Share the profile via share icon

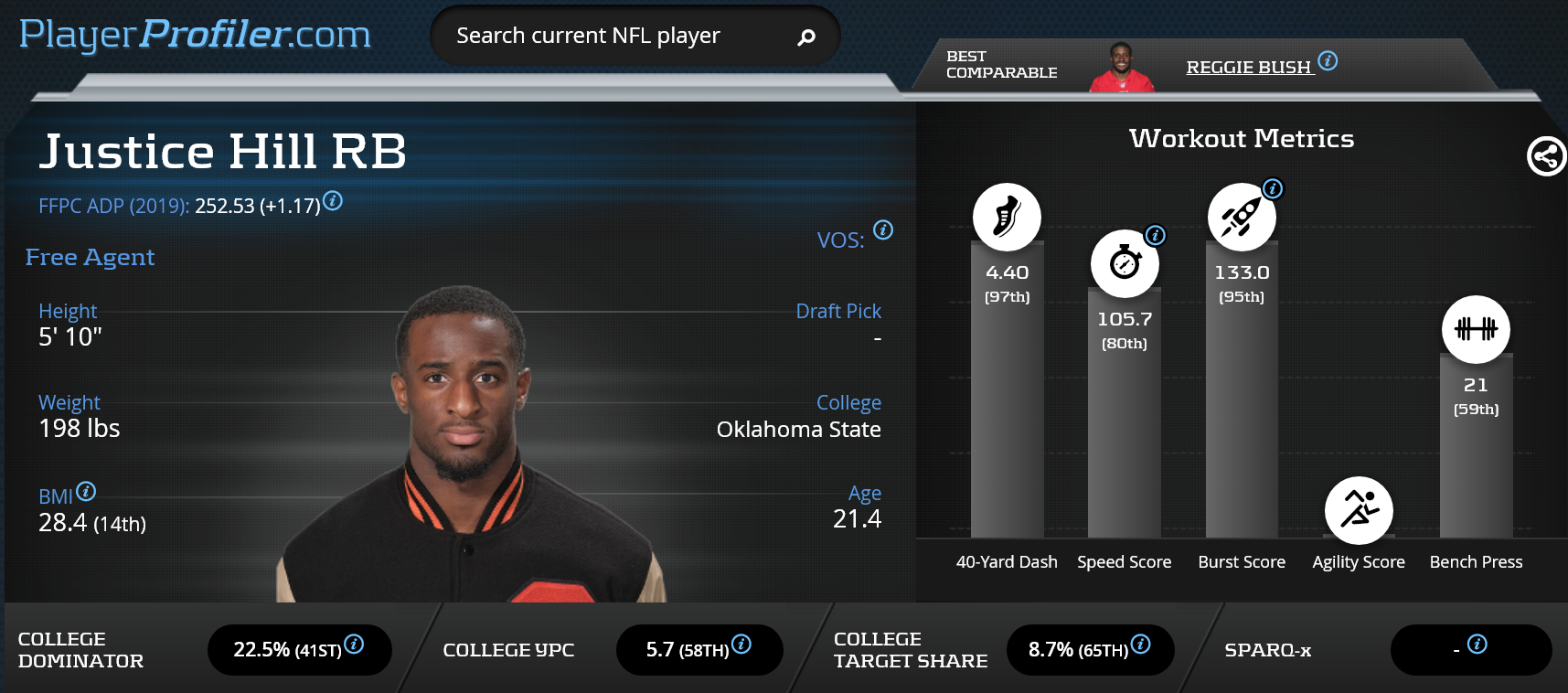coord(1546,156)
